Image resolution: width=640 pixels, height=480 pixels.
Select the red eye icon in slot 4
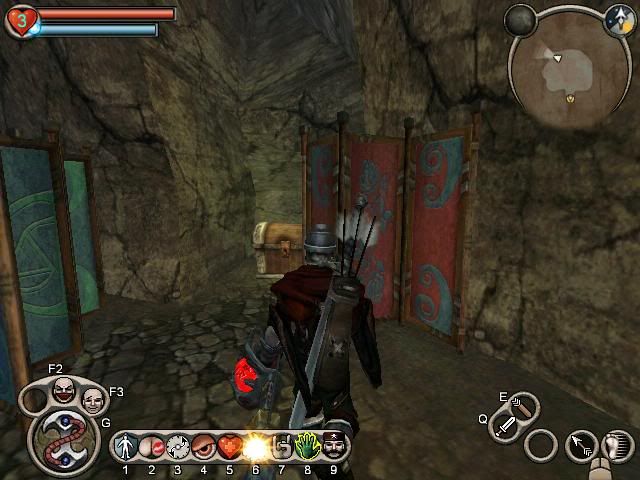coord(203,446)
